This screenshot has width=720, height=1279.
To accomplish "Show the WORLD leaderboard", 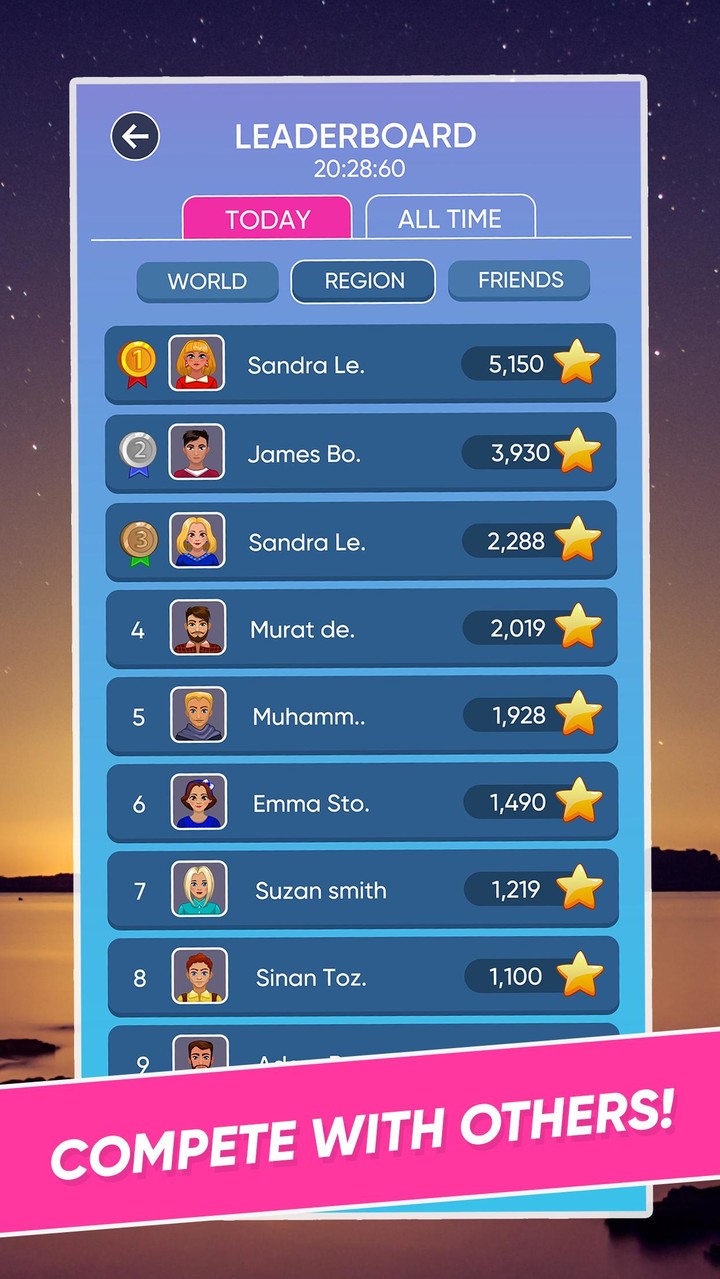I will pos(207,281).
